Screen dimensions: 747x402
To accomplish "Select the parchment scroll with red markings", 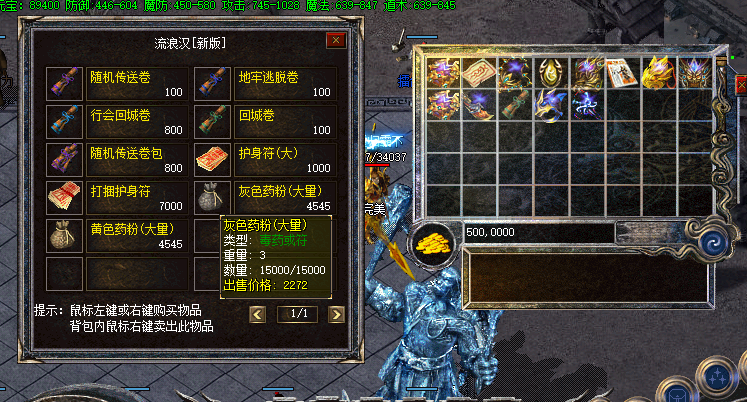I will 478,71.
